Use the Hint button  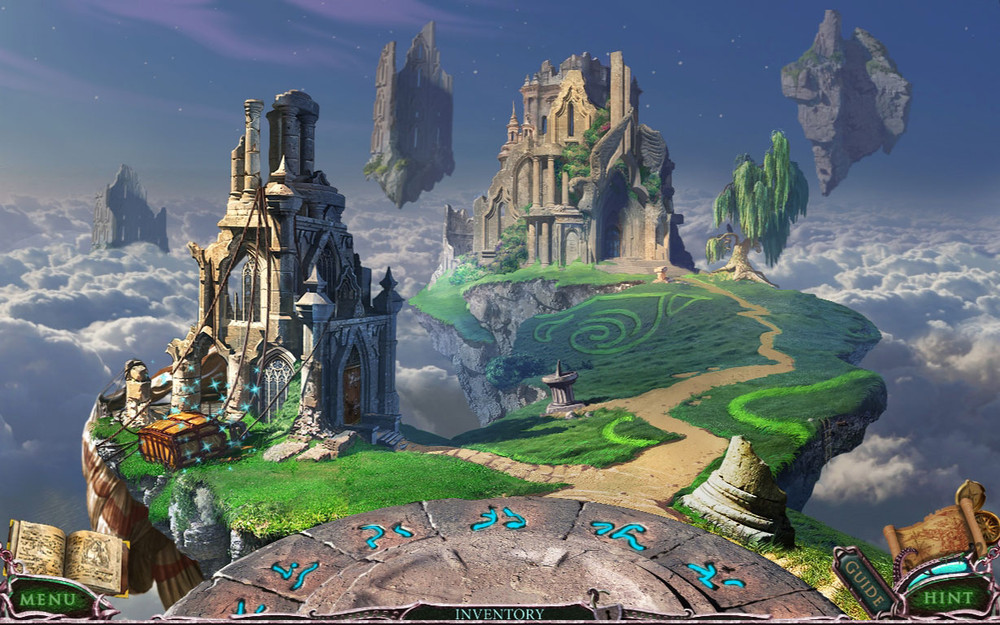pos(942,598)
